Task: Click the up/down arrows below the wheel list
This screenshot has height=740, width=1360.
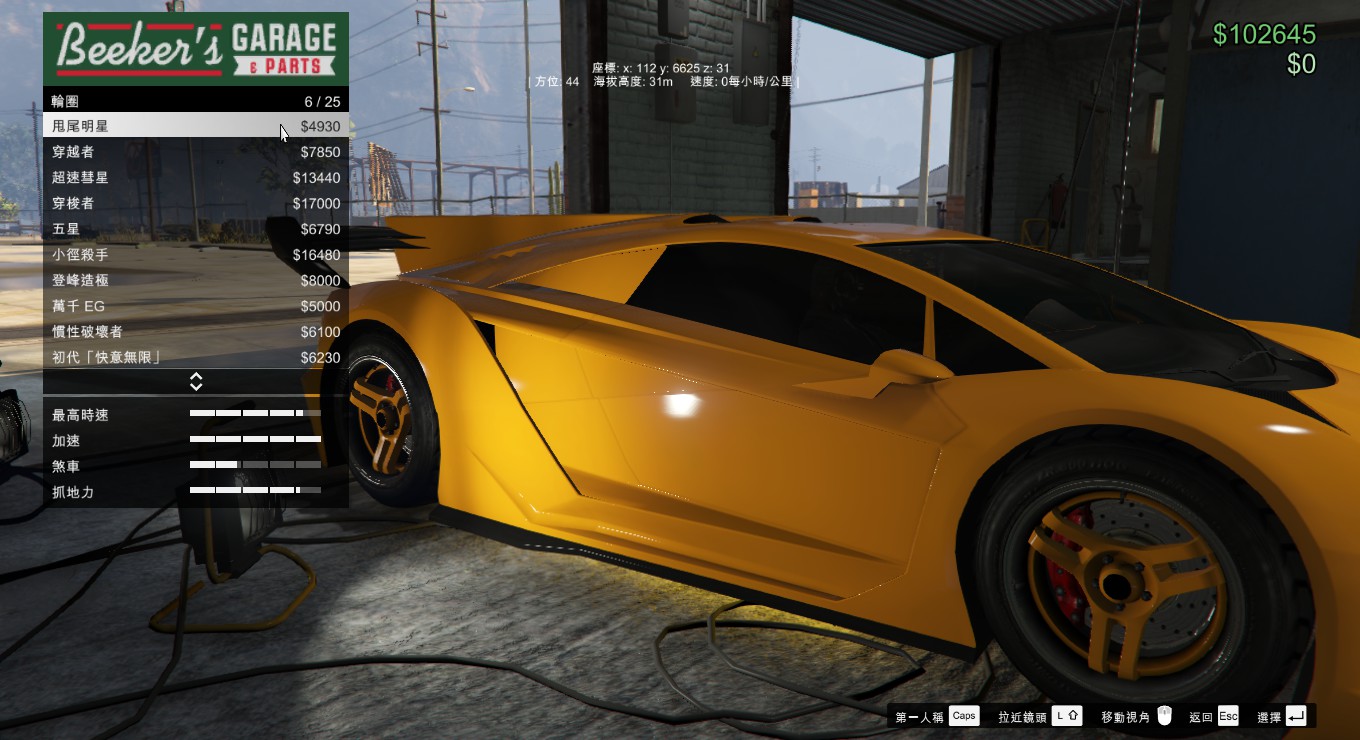Action: point(196,382)
